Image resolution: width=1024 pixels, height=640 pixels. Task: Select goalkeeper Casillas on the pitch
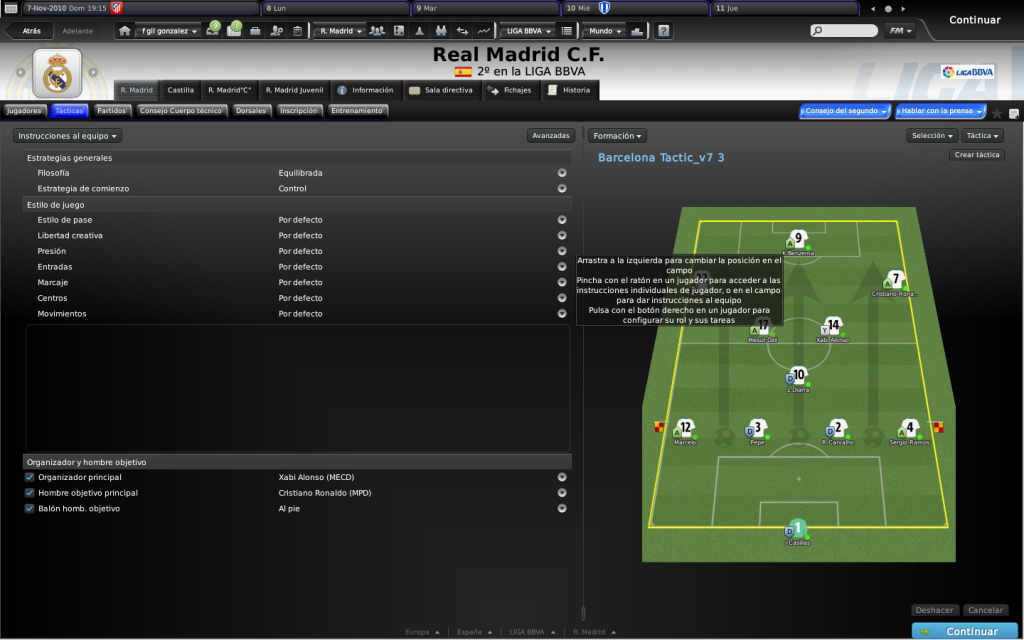click(x=798, y=530)
